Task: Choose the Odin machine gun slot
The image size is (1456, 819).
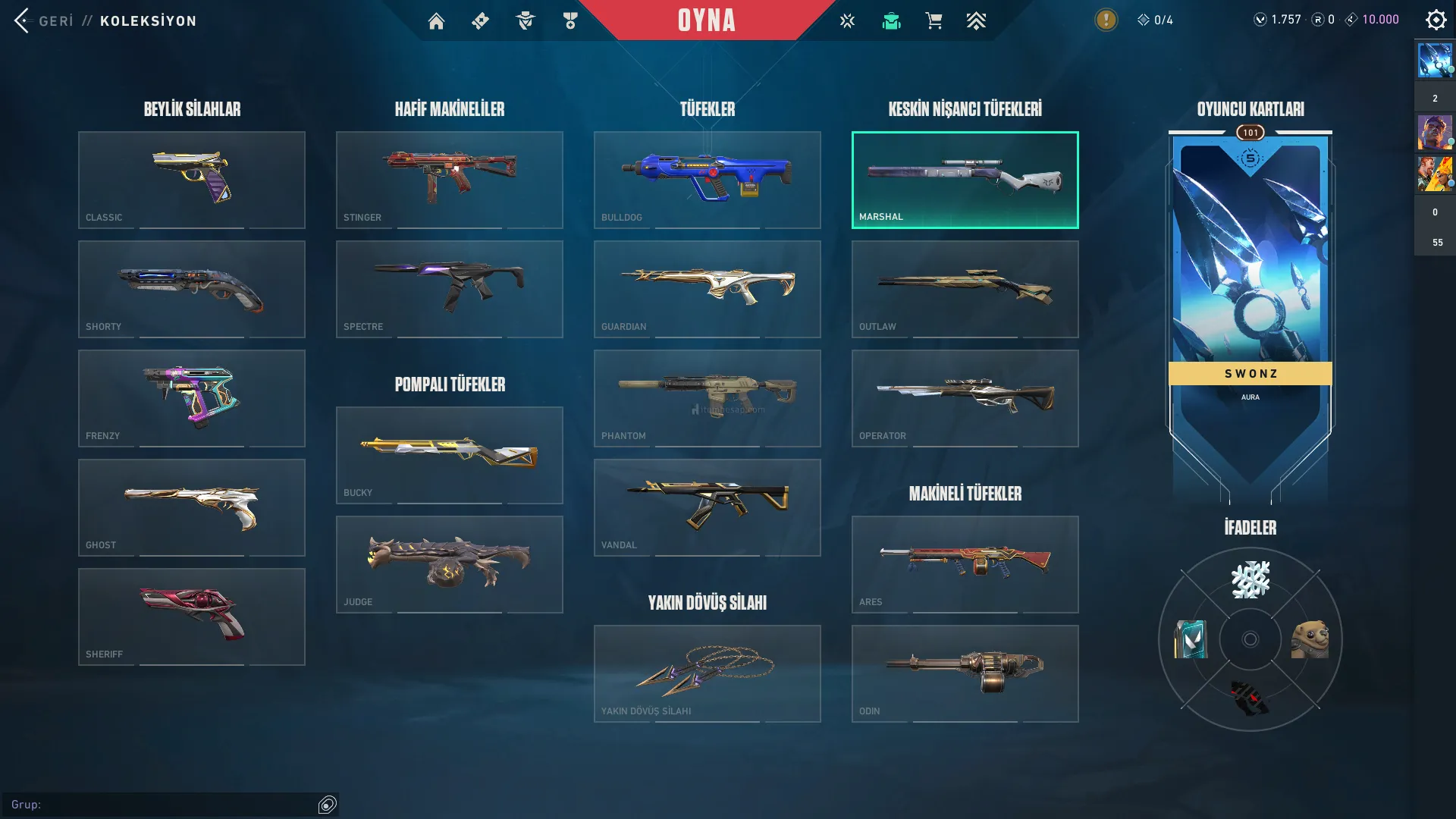Action: coord(965,673)
